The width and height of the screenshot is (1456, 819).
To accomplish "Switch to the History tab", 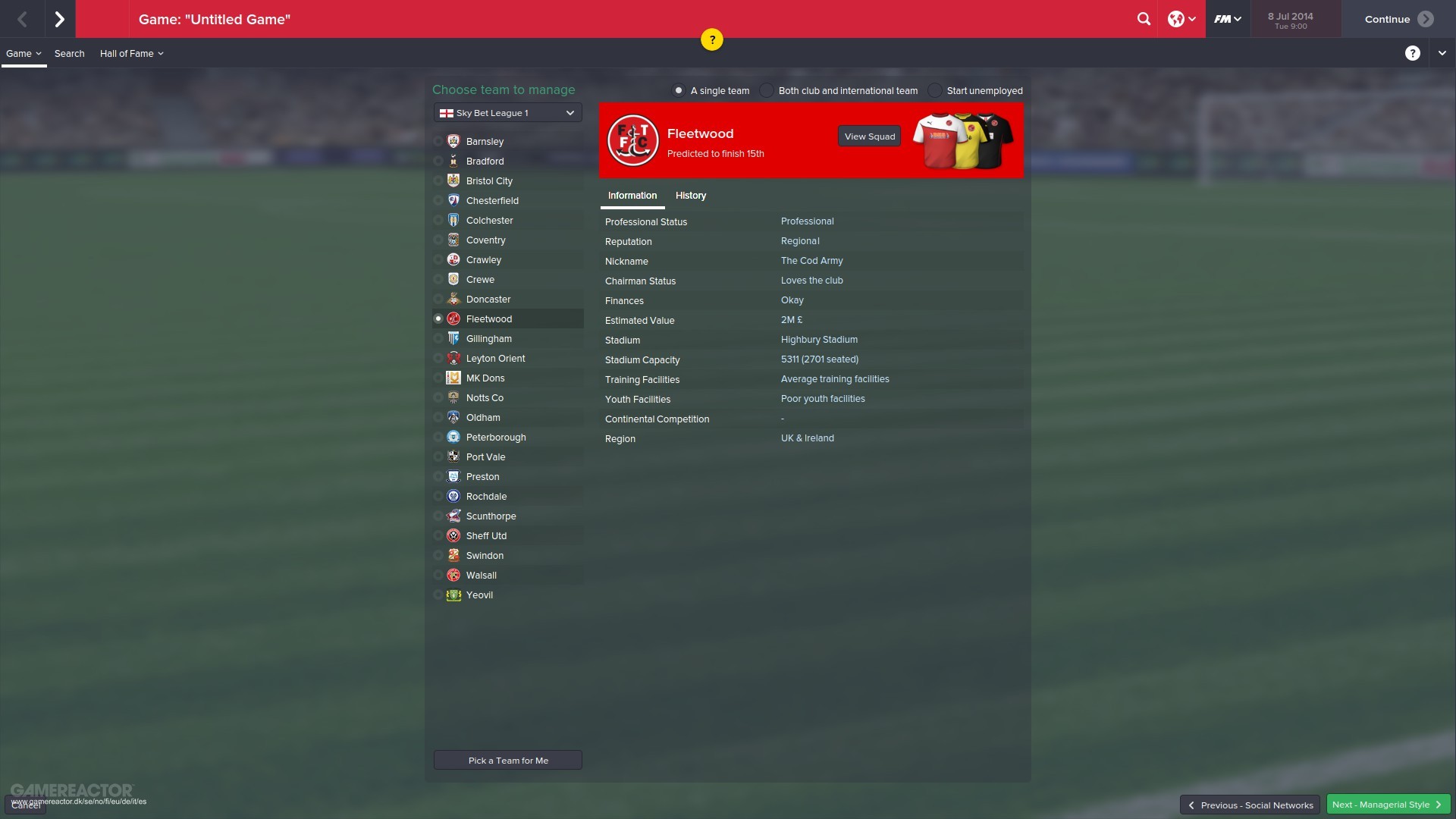I will (689, 196).
